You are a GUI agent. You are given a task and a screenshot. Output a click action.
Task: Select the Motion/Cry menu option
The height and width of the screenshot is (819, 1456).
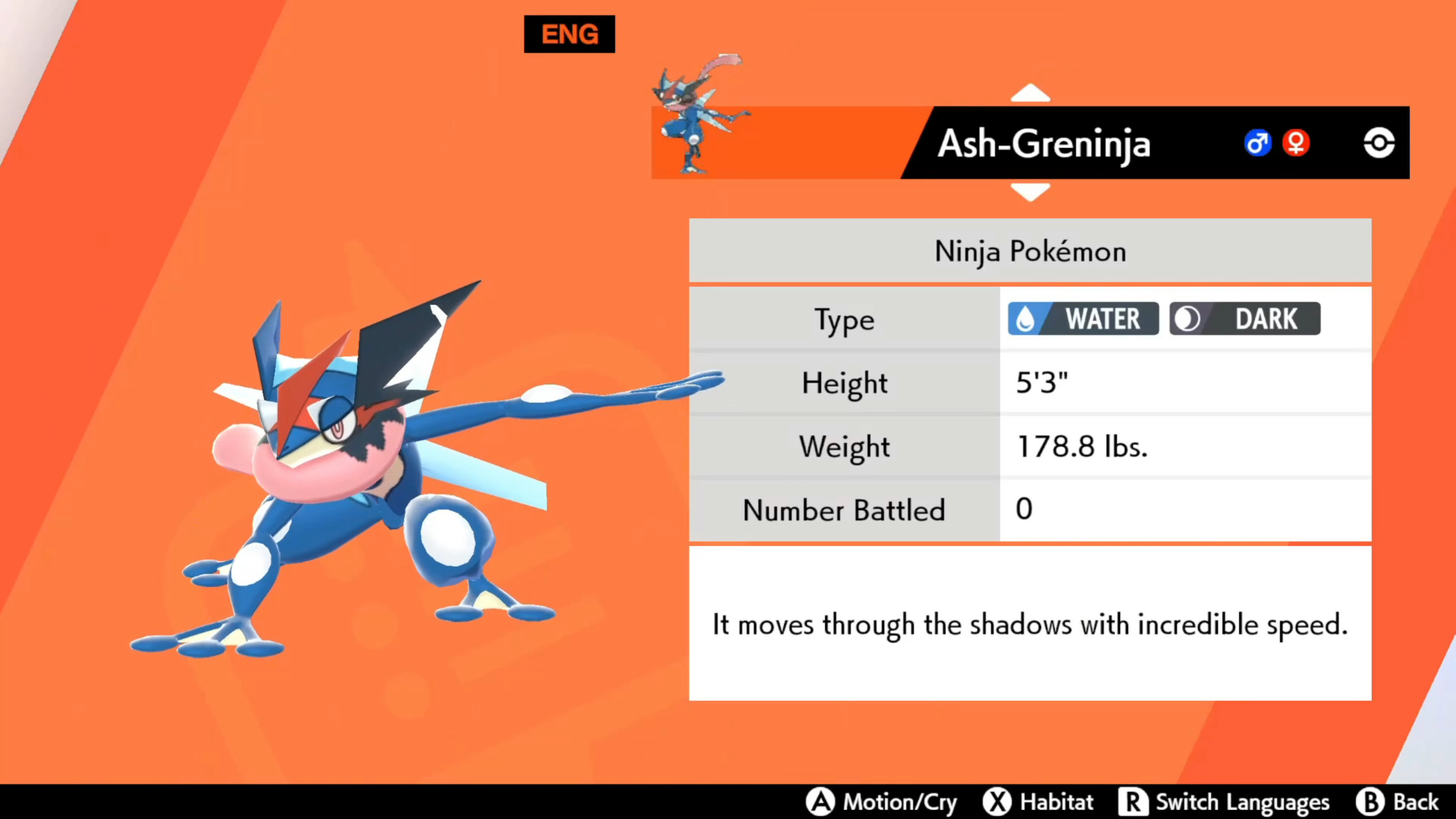coord(900,802)
